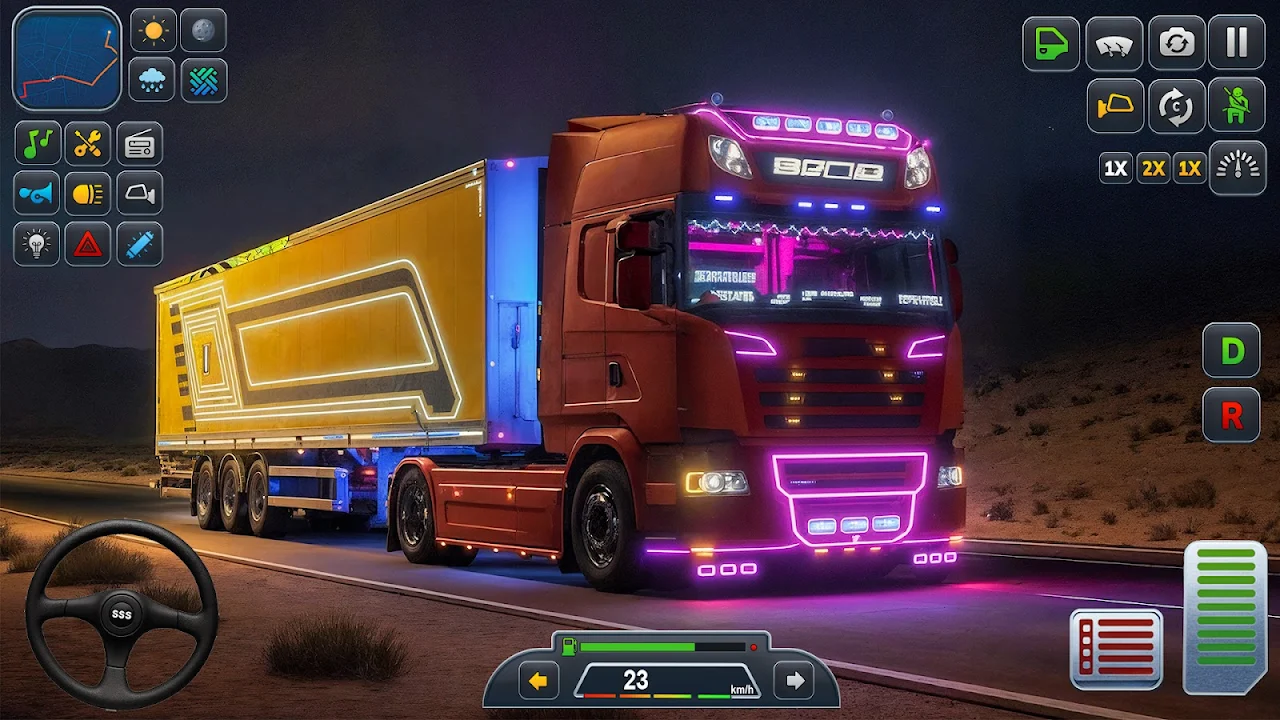Open the wrench and screwdriver repair tools
The image size is (1280, 720).
(x=88, y=144)
